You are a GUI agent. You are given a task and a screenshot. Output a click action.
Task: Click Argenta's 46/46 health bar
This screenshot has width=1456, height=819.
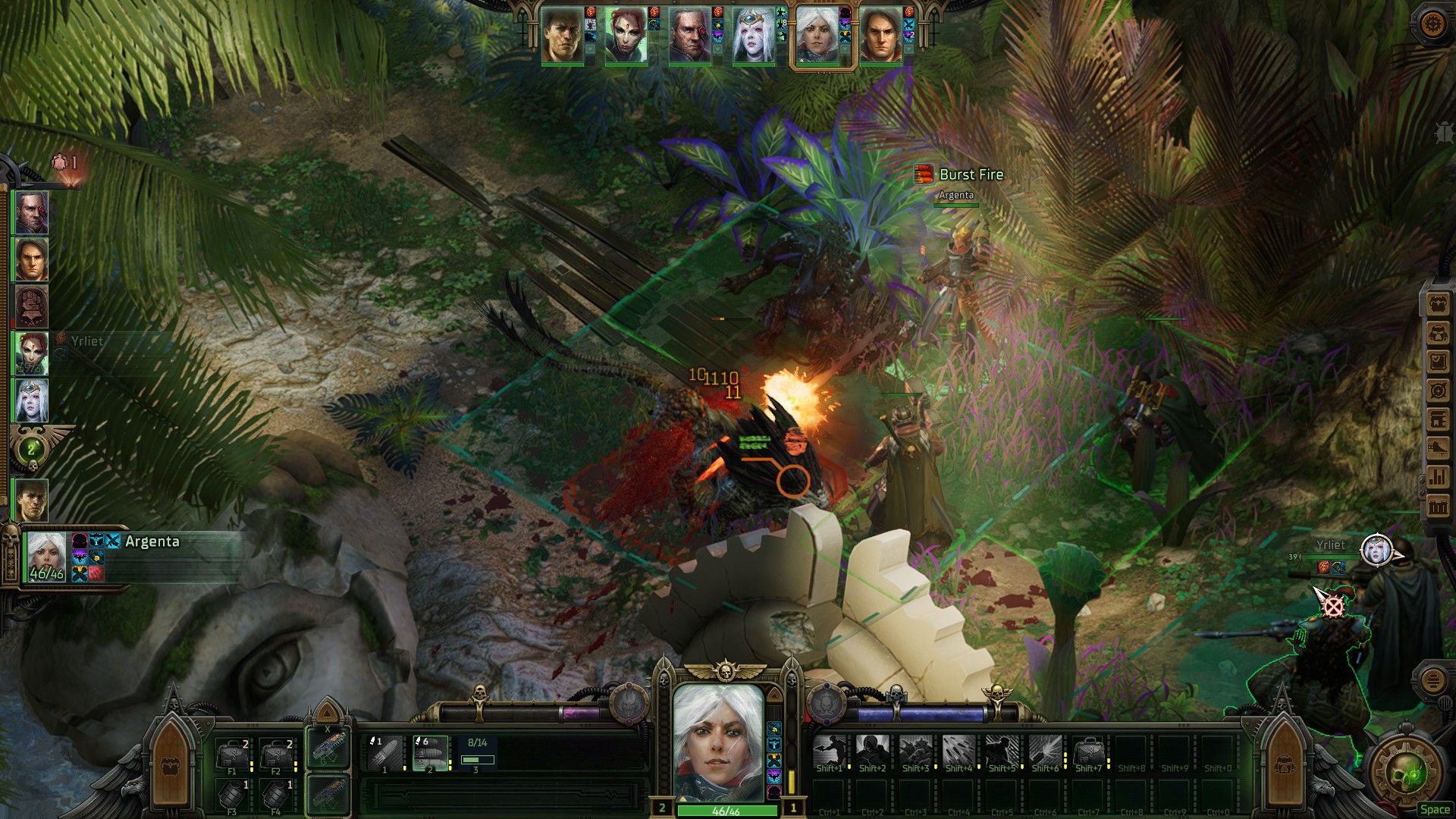pyautogui.click(x=728, y=809)
